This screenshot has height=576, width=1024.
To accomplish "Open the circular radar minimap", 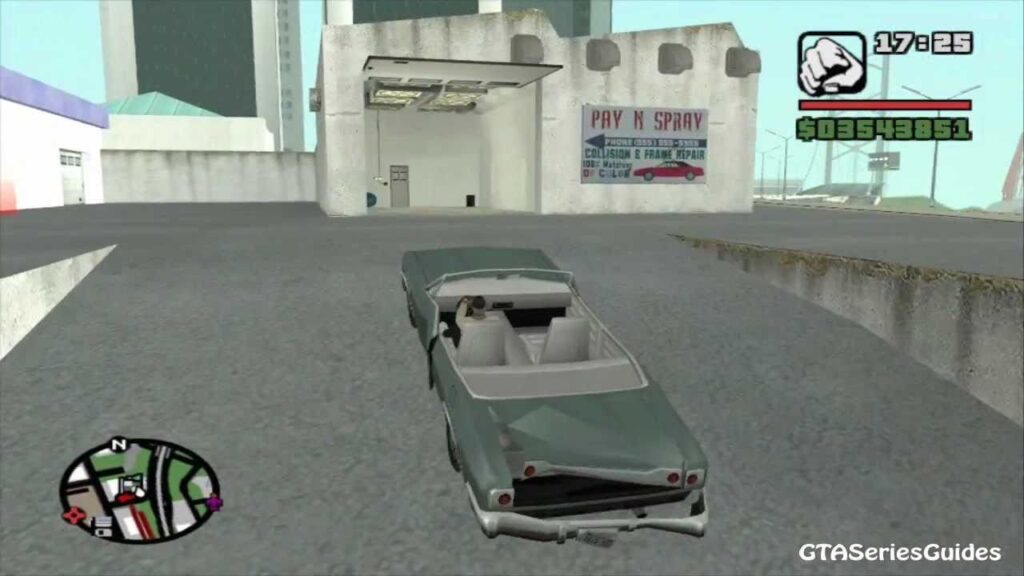I will coord(139,491).
